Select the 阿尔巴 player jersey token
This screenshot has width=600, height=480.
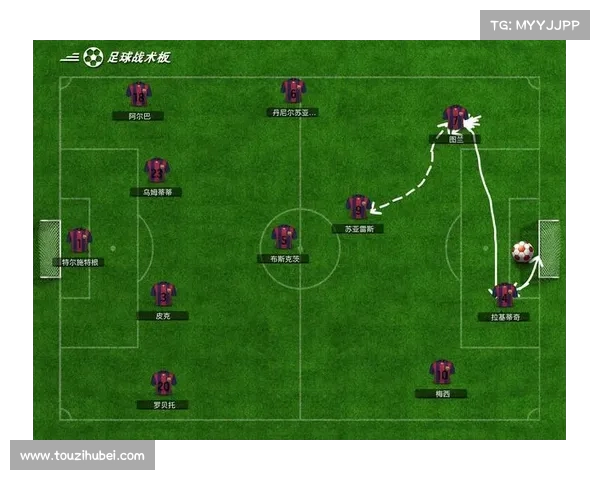click(x=139, y=94)
